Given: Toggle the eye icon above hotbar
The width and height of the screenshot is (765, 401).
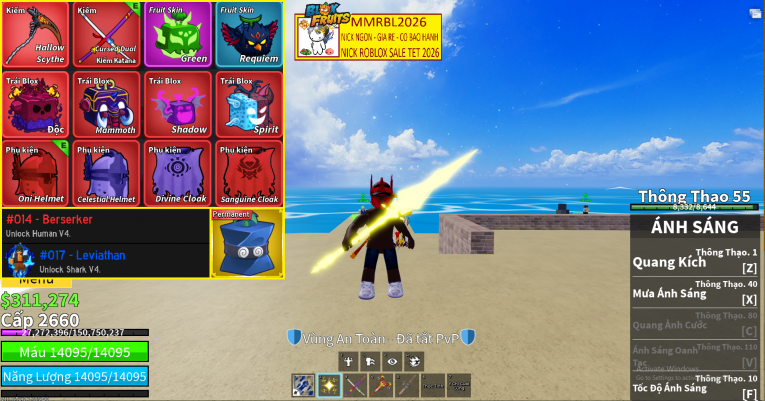Looking at the screenshot, I should click(x=391, y=361).
